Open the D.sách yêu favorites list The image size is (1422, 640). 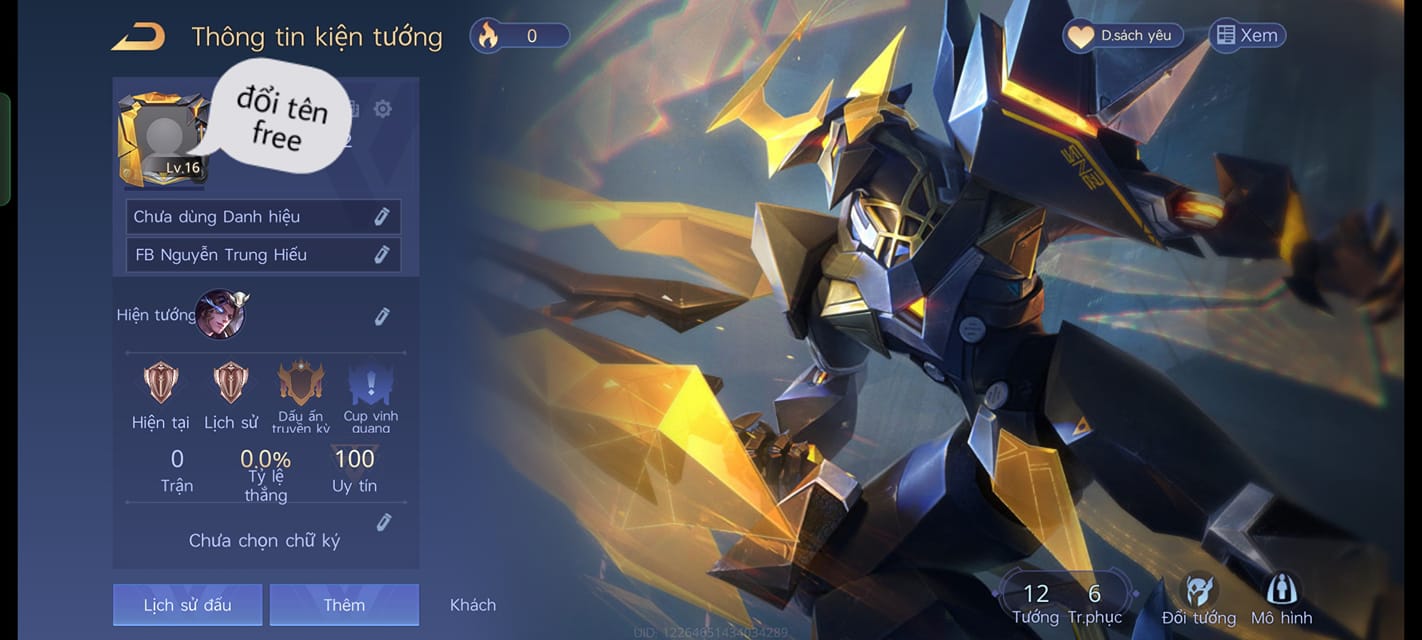(1123, 36)
